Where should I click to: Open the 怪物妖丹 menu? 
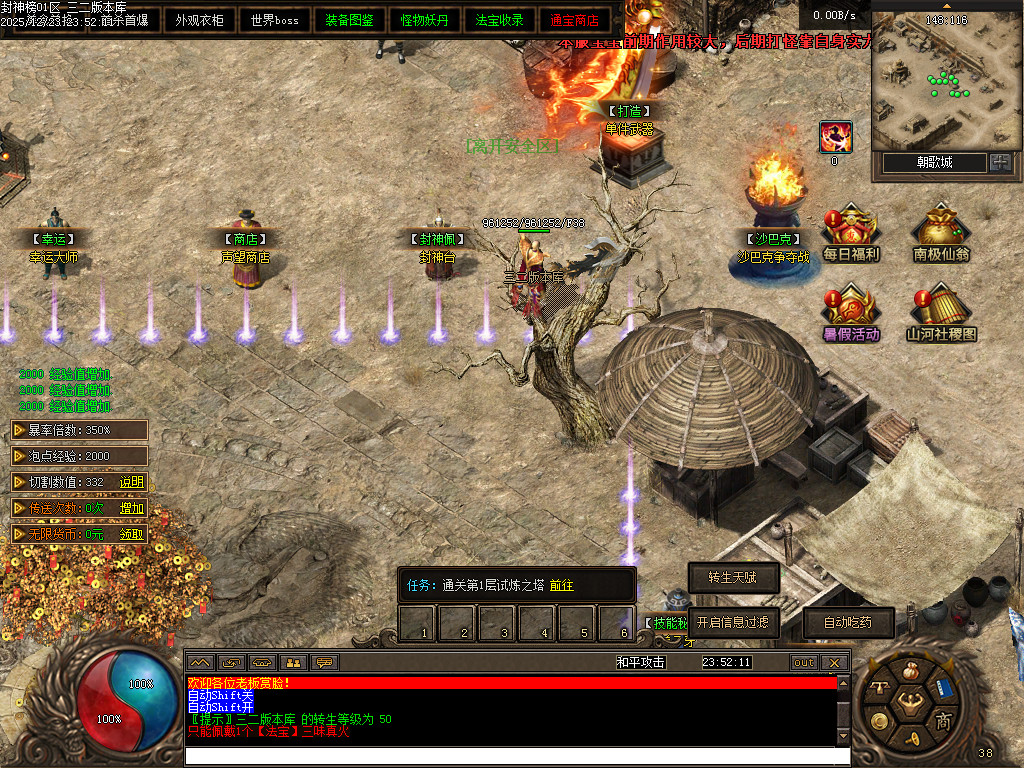coord(424,20)
